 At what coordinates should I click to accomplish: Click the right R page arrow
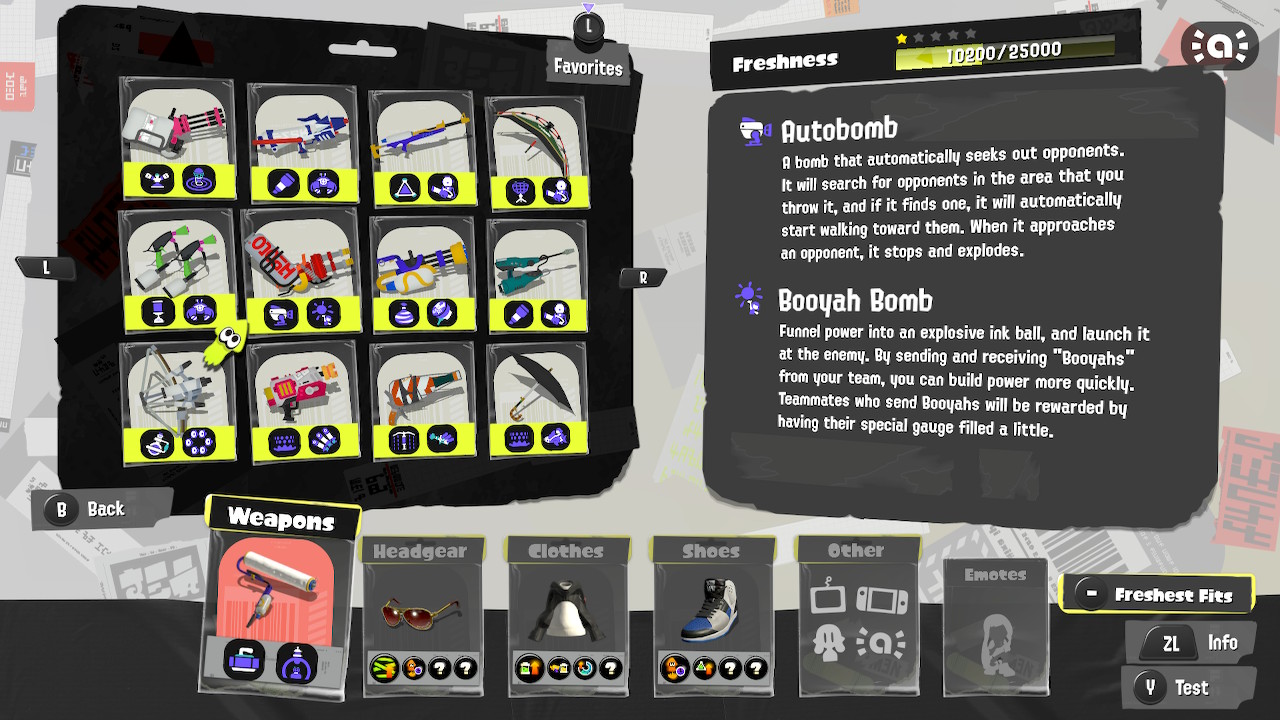click(x=643, y=277)
